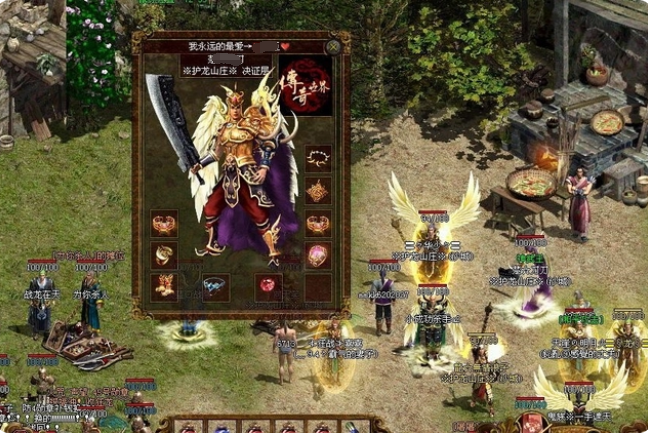
Task: Click the golden medal slot below the necklace
Action: (318, 191)
